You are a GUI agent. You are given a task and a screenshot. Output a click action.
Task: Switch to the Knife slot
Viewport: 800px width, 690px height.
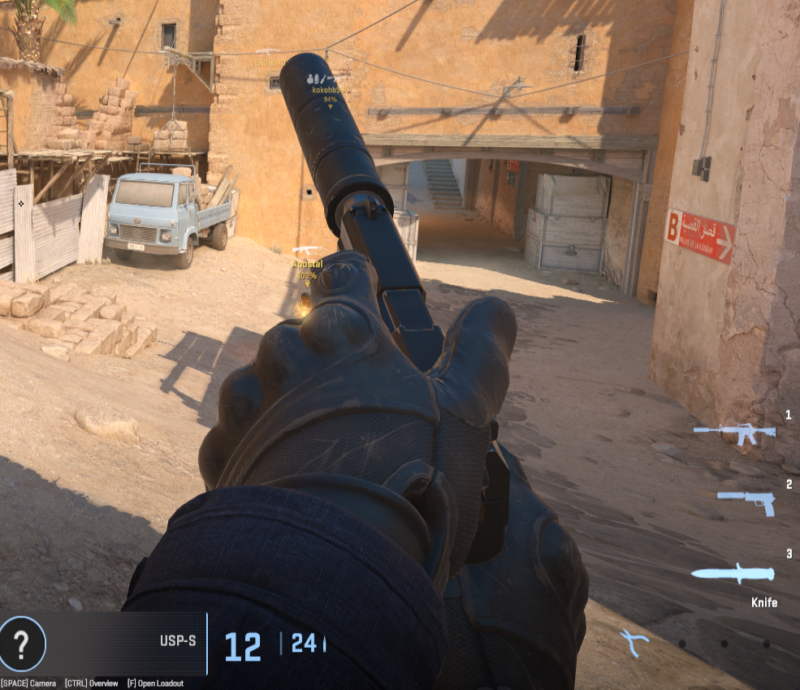tap(733, 574)
